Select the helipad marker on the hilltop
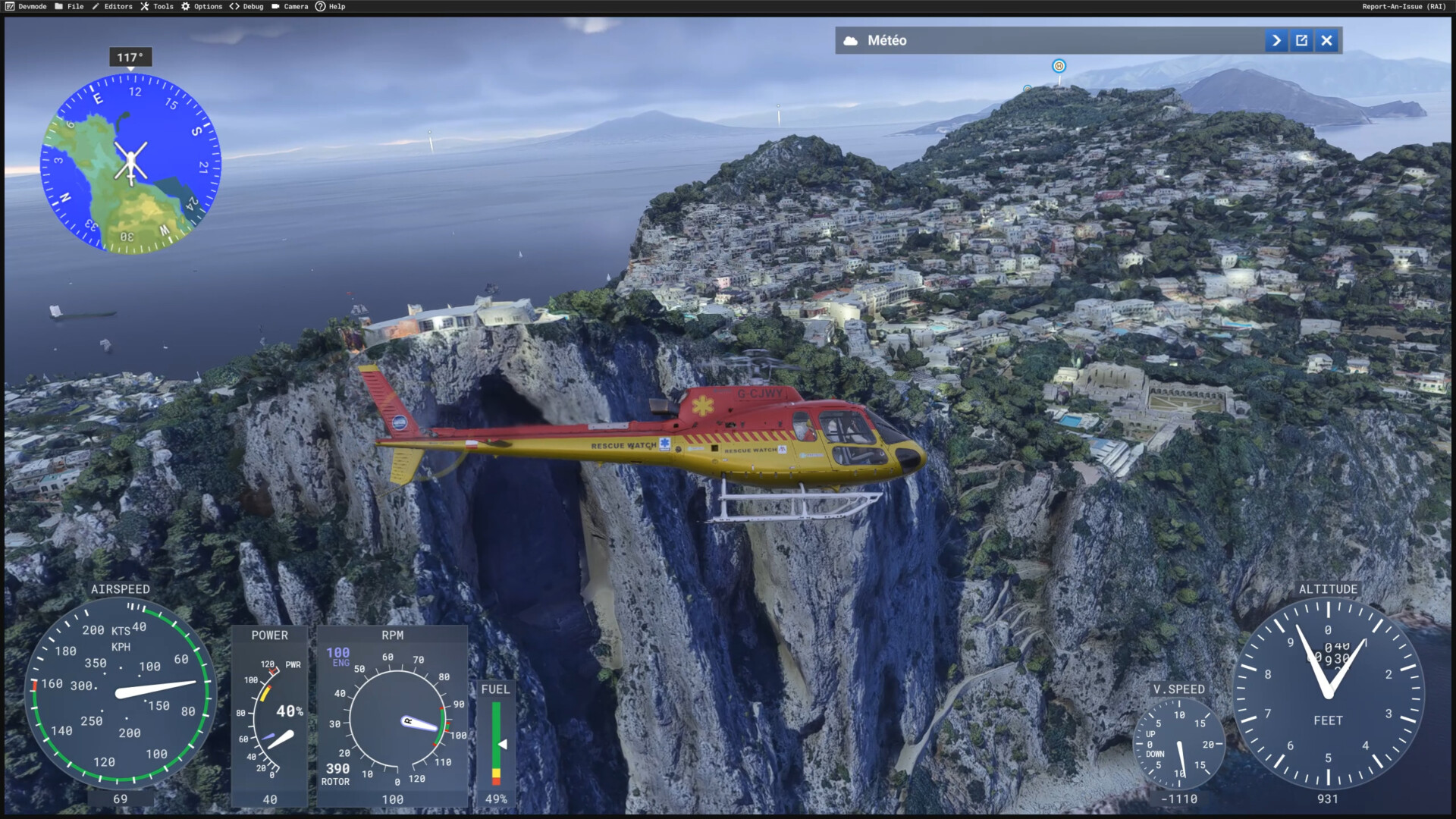The image size is (1456, 819). coord(1059,66)
